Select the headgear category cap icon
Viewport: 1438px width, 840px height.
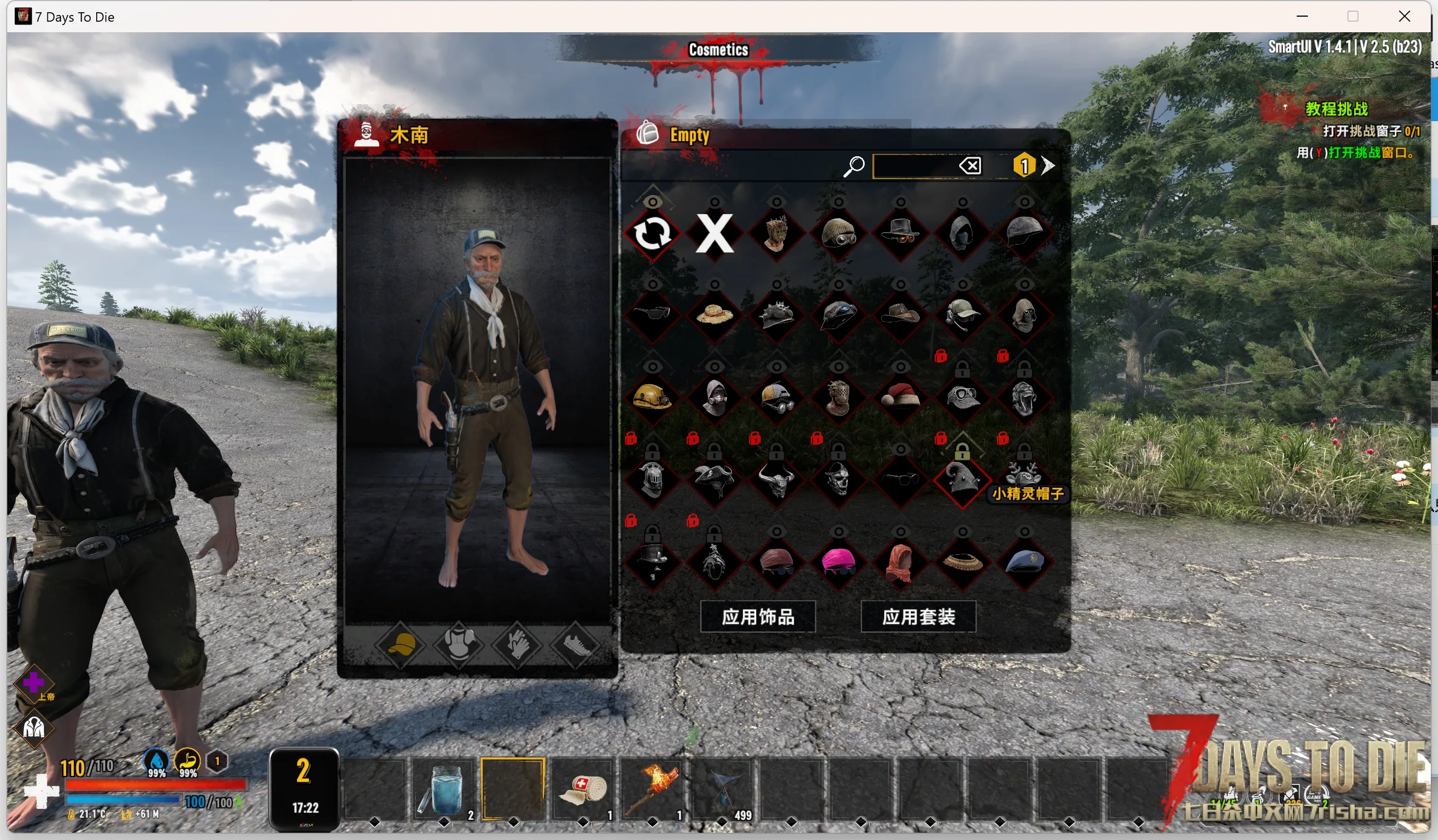point(400,645)
